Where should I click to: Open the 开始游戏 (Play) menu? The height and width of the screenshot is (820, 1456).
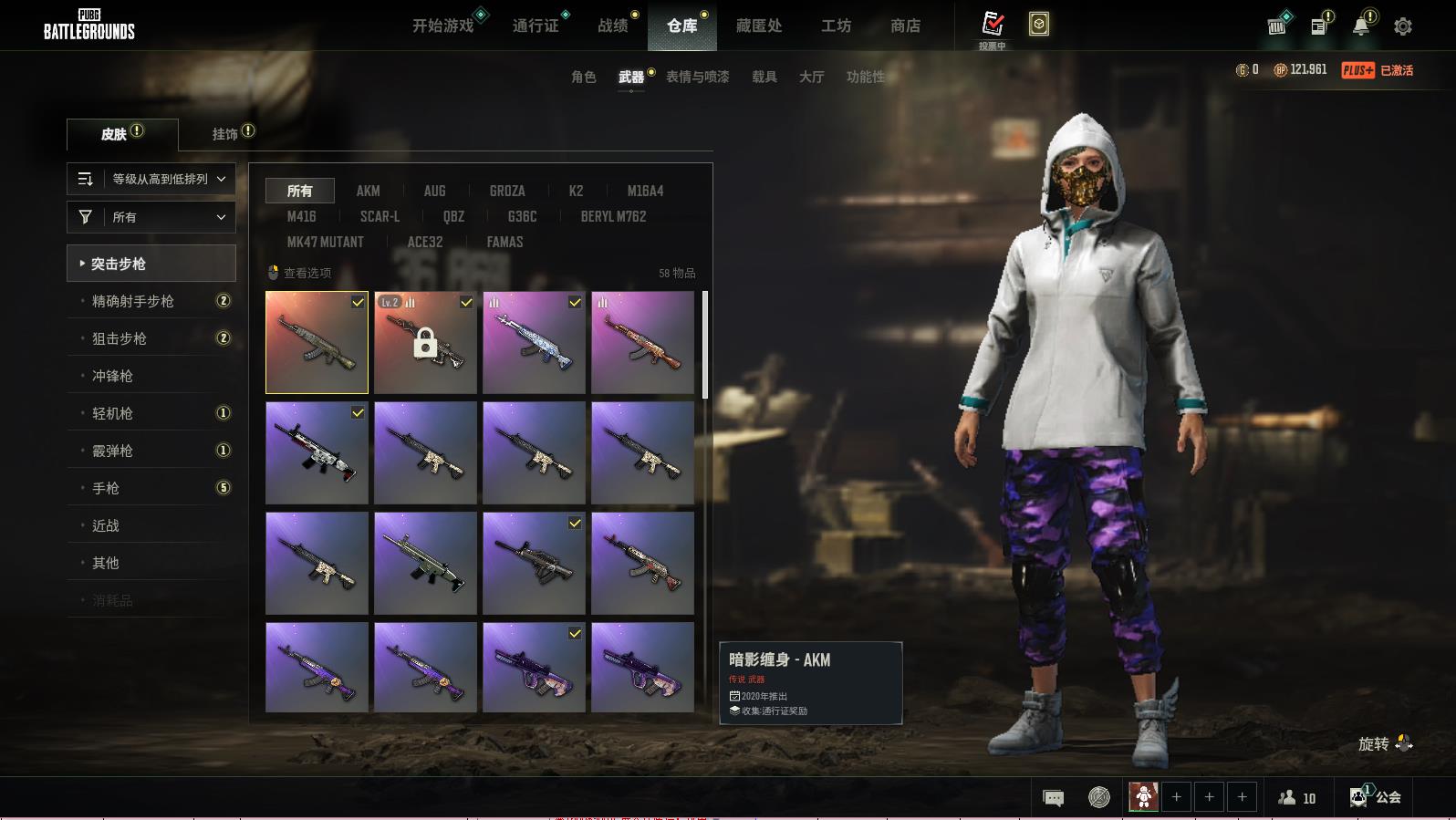coord(443,26)
